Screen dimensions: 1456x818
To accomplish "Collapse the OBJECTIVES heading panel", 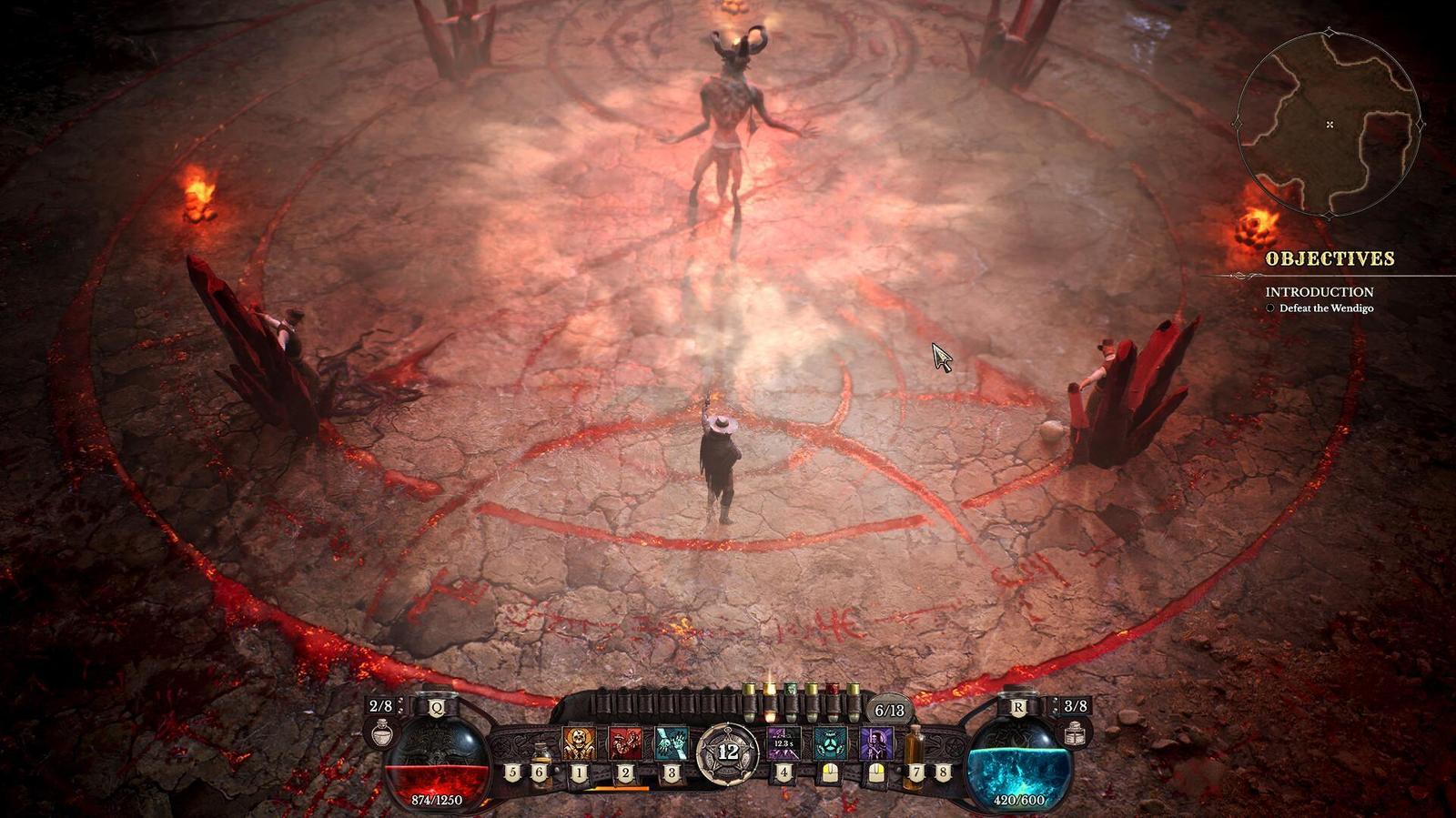I will click(1330, 258).
